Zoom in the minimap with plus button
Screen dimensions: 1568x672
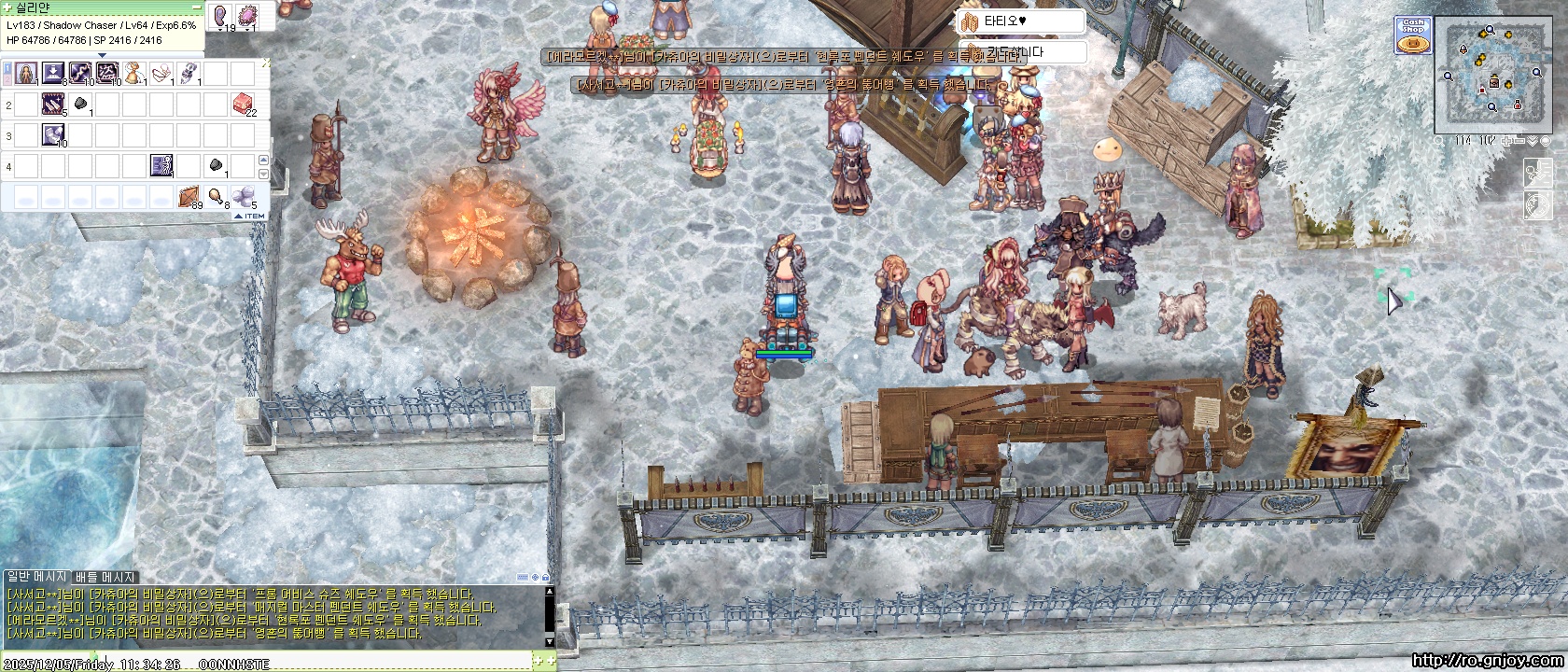tap(1506, 141)
